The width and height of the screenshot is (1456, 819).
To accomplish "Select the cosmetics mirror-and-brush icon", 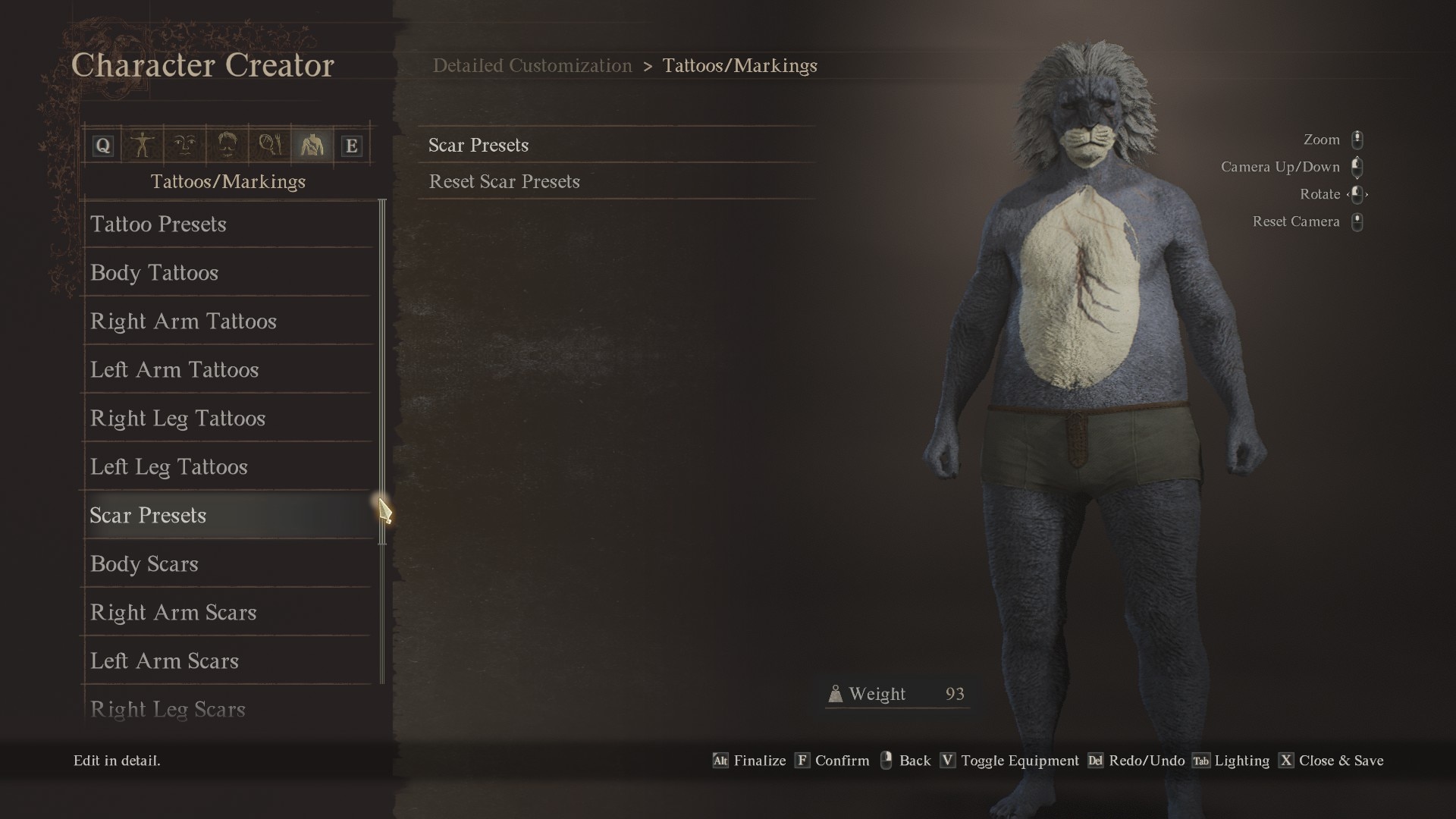I will pyautogui.click(x=271, y=144).
